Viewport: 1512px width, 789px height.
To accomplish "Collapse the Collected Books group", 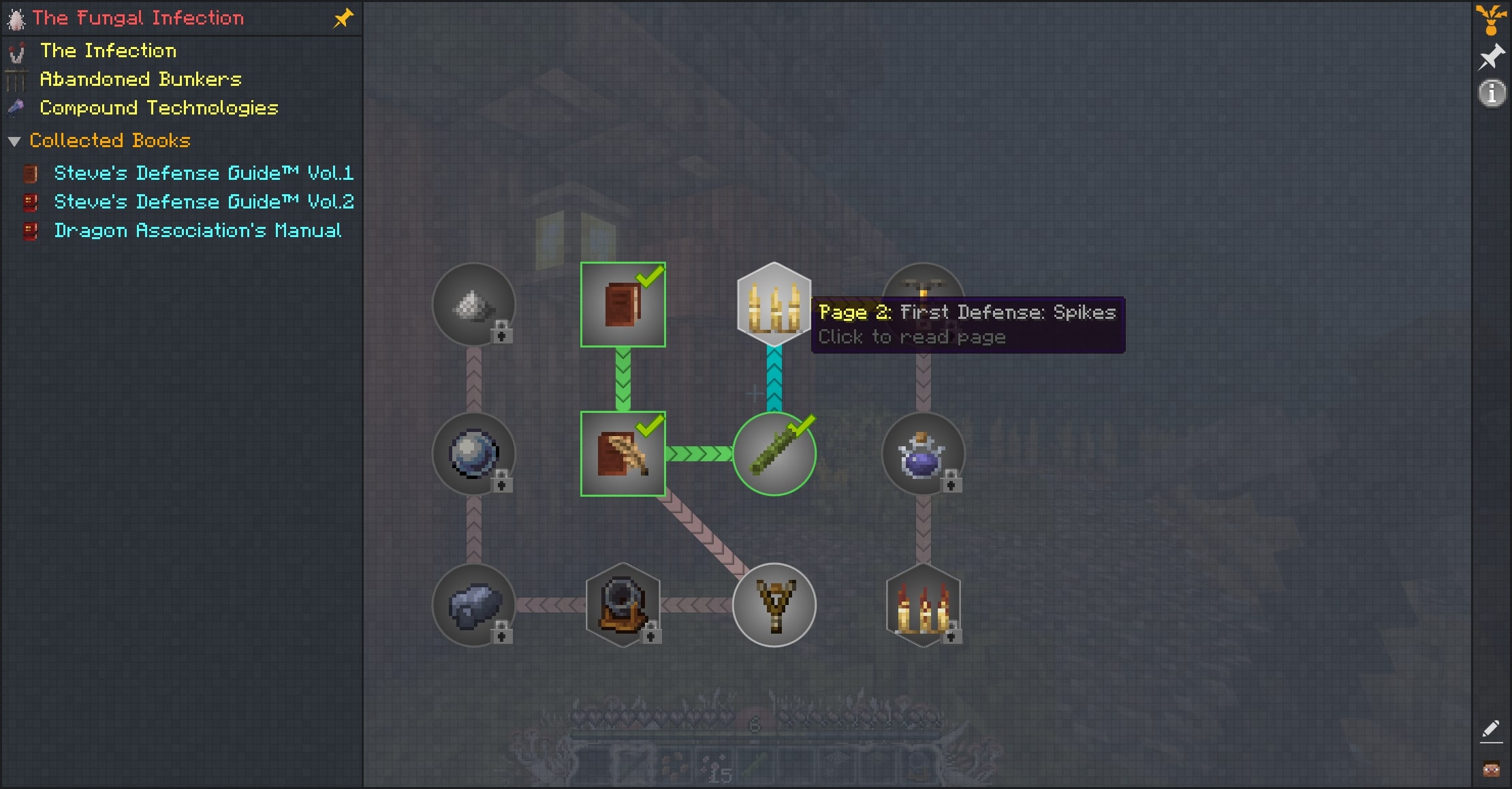I will (x=14, y=141).
